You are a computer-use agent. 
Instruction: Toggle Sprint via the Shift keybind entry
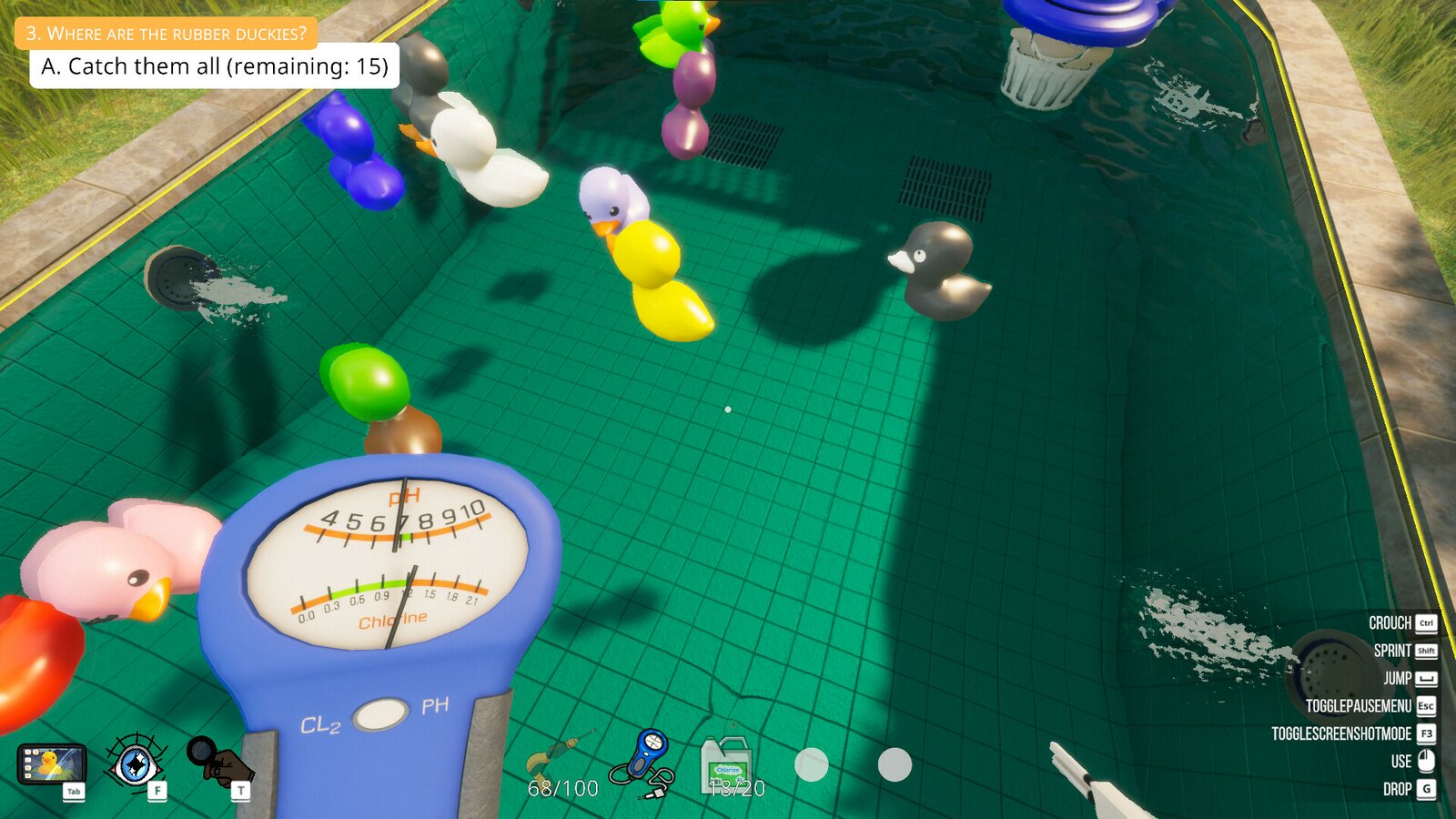pos(1425,652)
